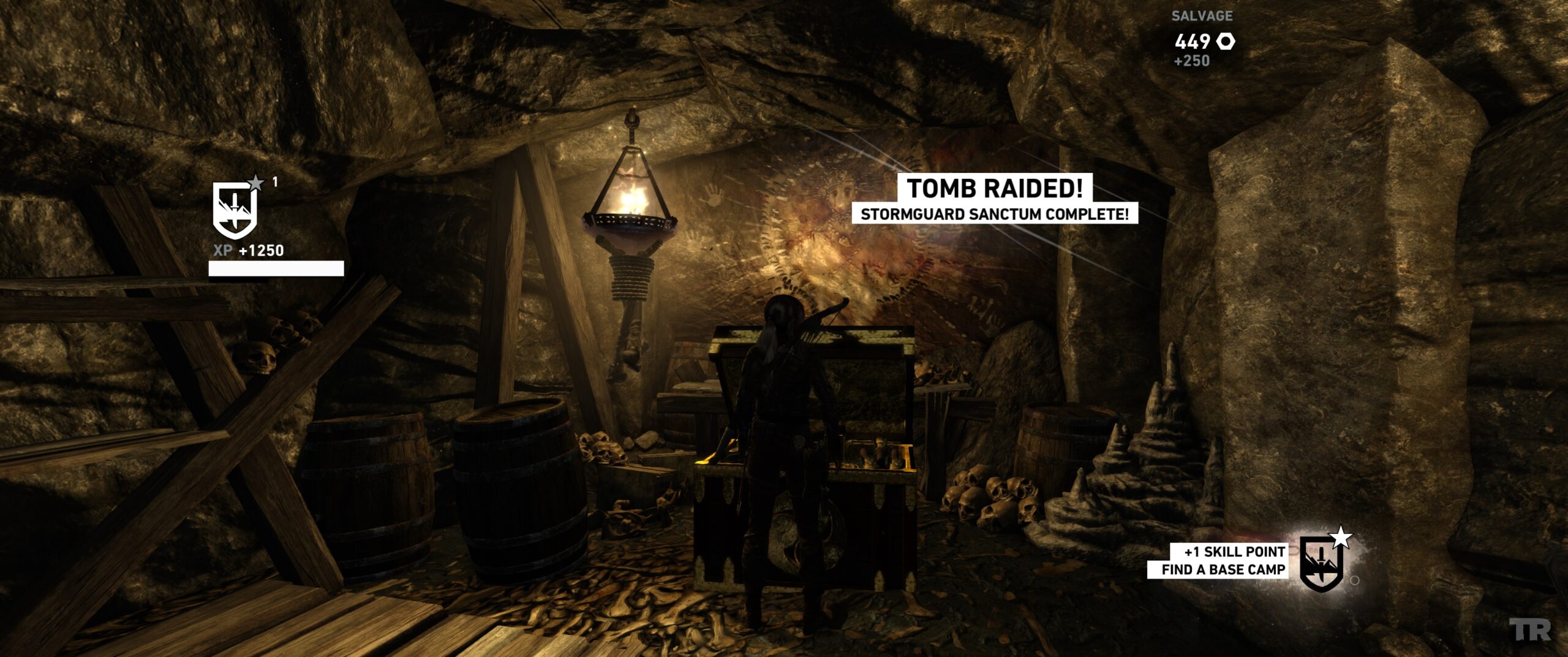Viewport: 1568px width, 657px height.
Task: Open the Find a Base Camp notification
Action: [x=1223, y=569]
